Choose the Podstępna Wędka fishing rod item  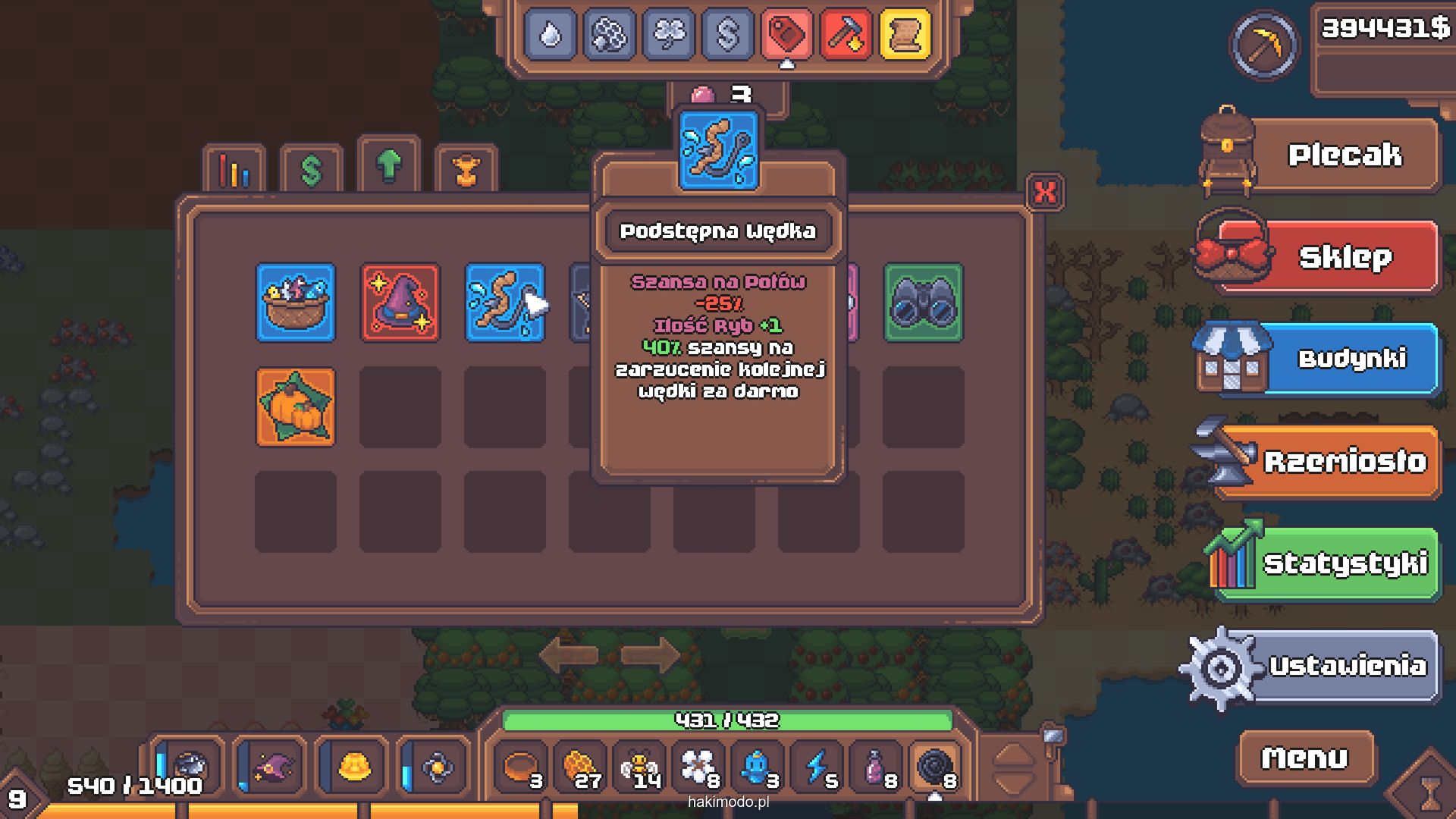504,303
